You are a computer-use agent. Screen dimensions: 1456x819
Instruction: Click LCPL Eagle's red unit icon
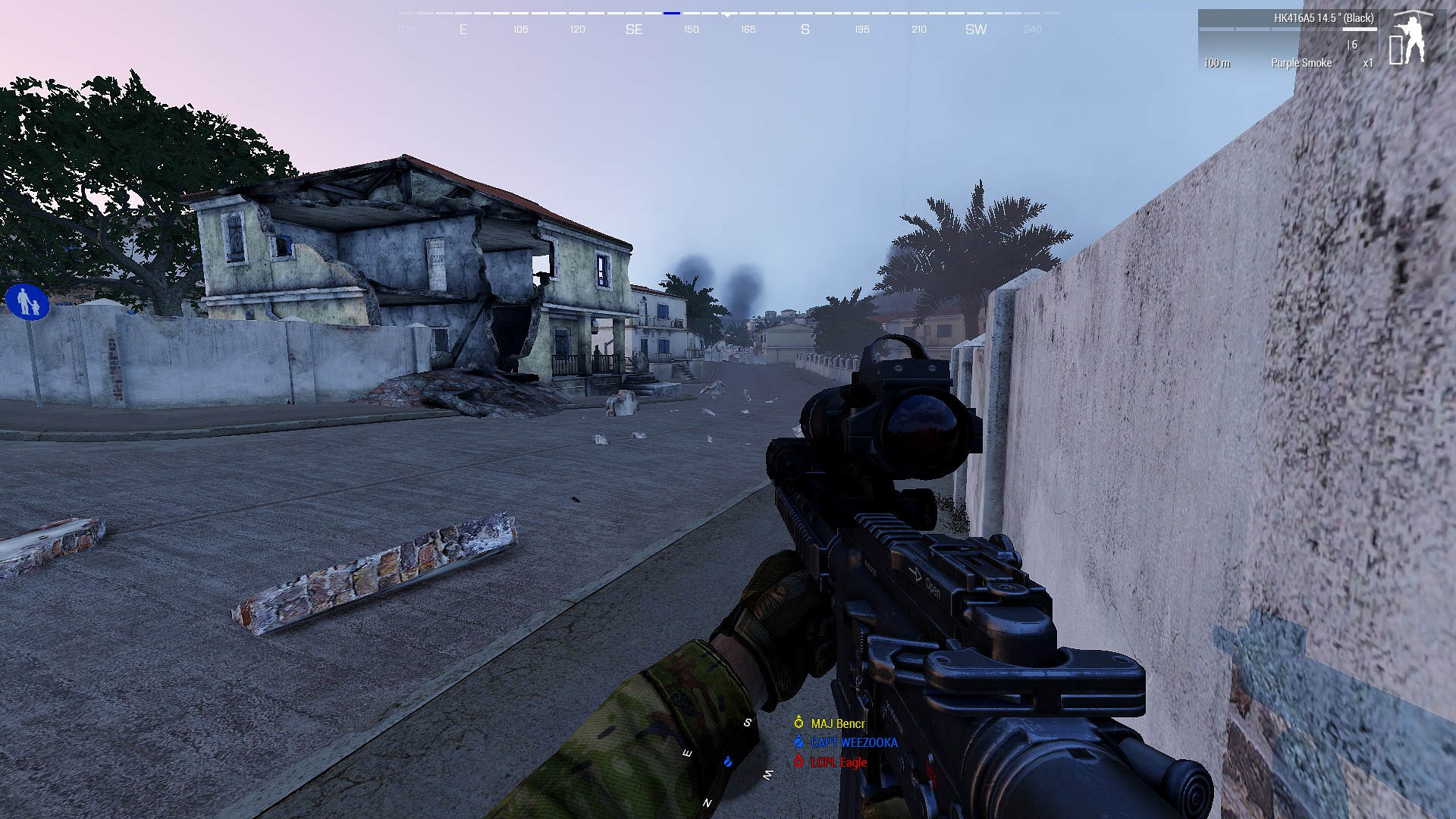point(799,761)
